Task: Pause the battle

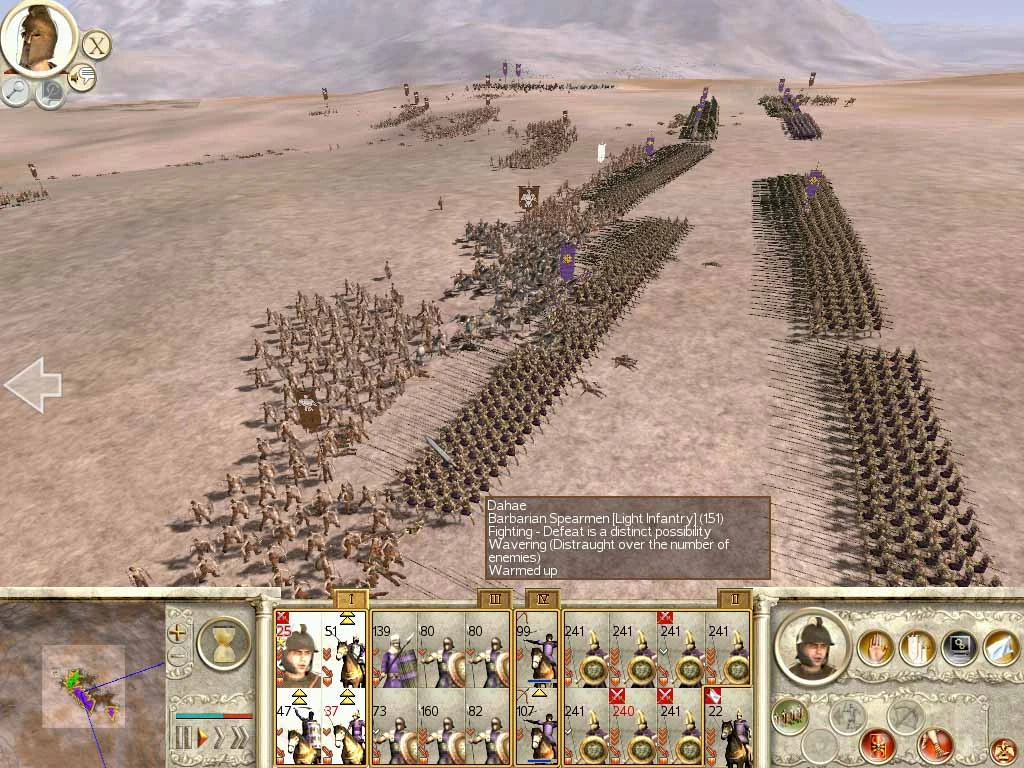Action: (x=182, y=738)
